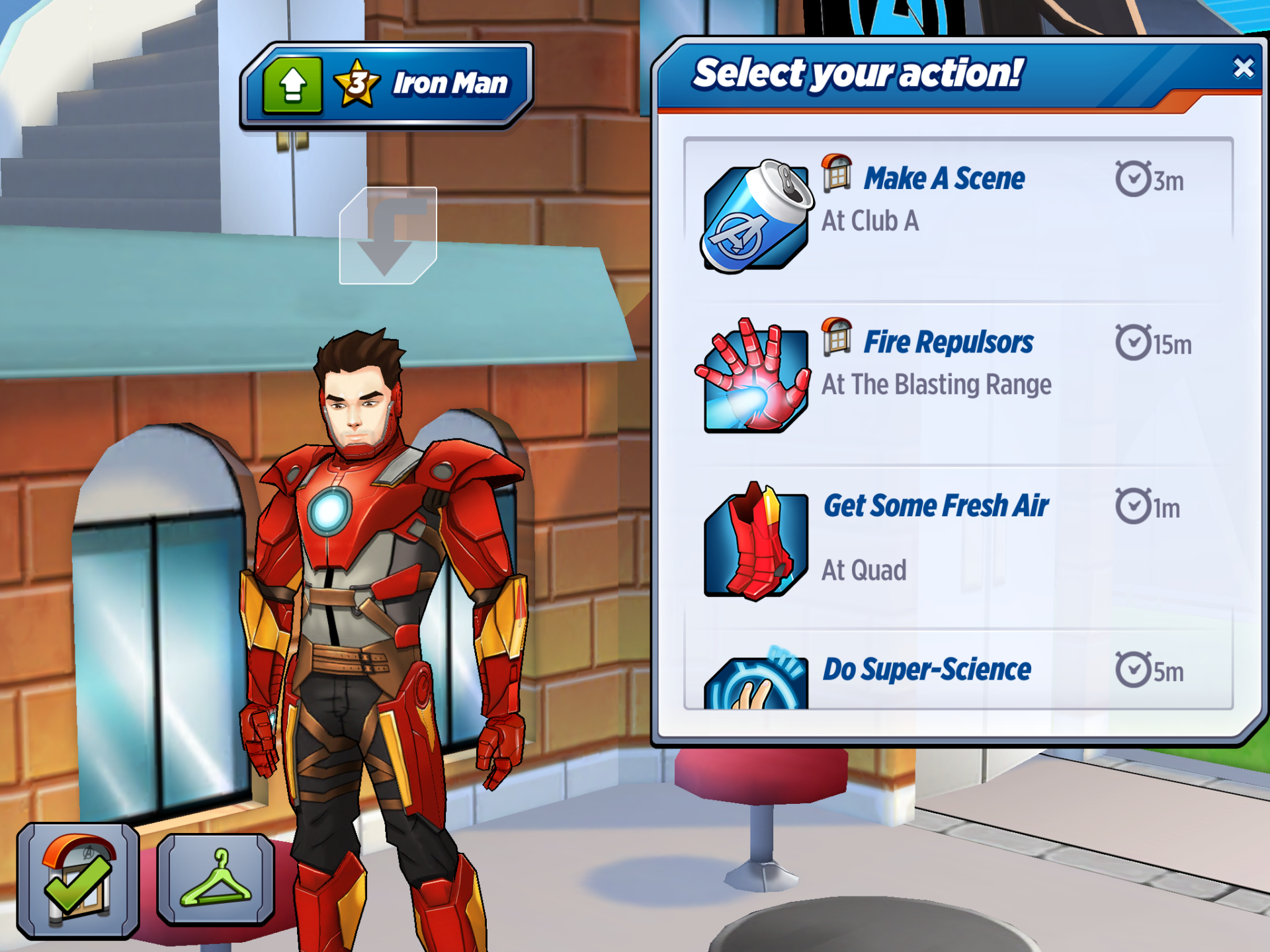Tap the green upgrade arrow for Iron Man
The height and width of the screenshot is (952, 1270).
click(x=292, y=85)
